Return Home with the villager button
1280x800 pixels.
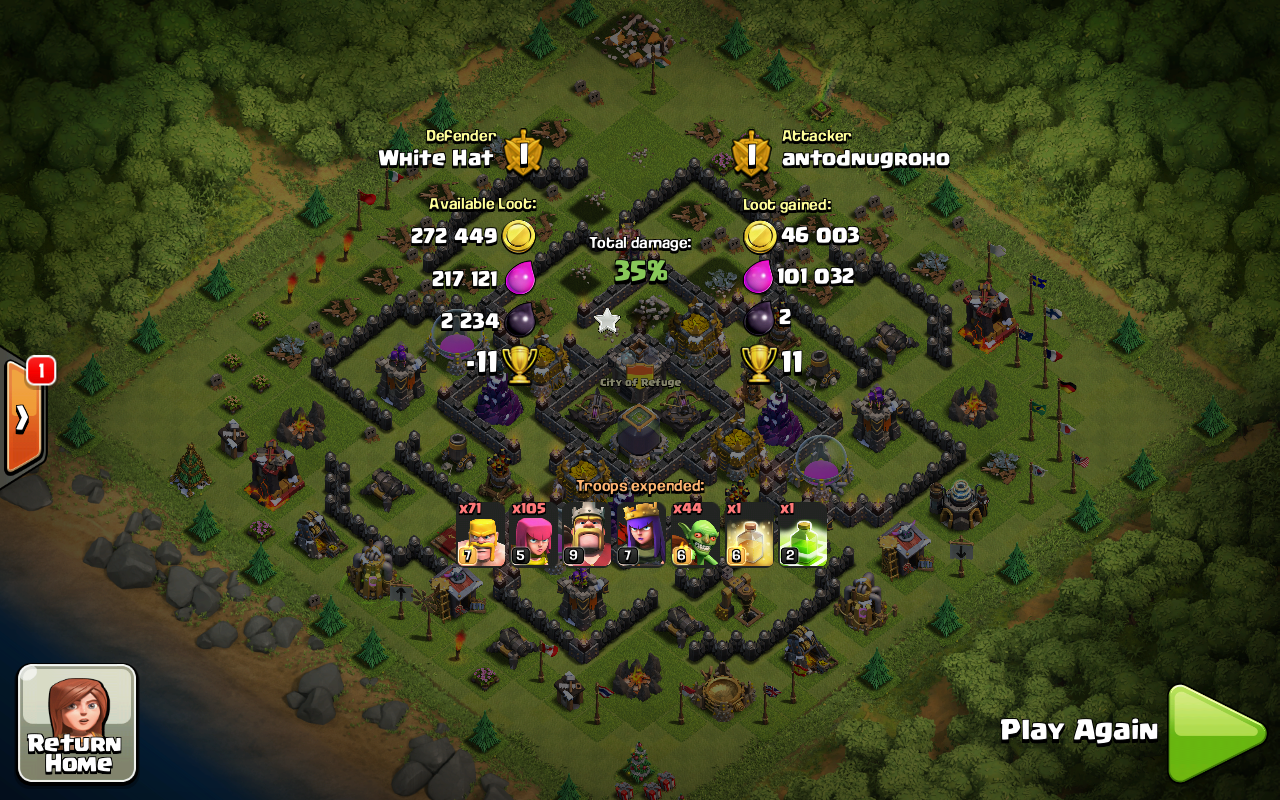click(x=77, y=722)
